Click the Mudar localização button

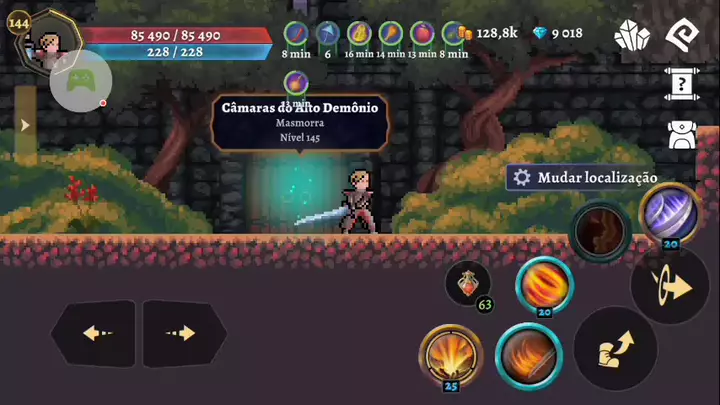pyautogui.click(x=585, y=177)
